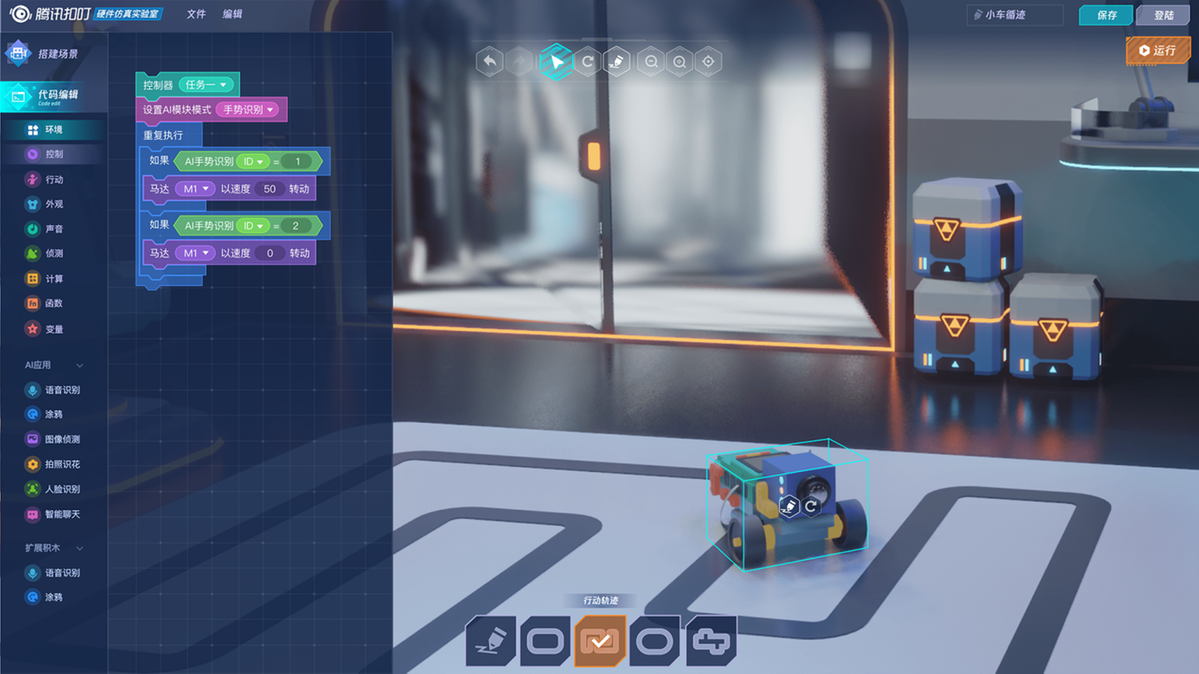
Task: Open the 侦测 block category
Action: [x=53, y=254]
